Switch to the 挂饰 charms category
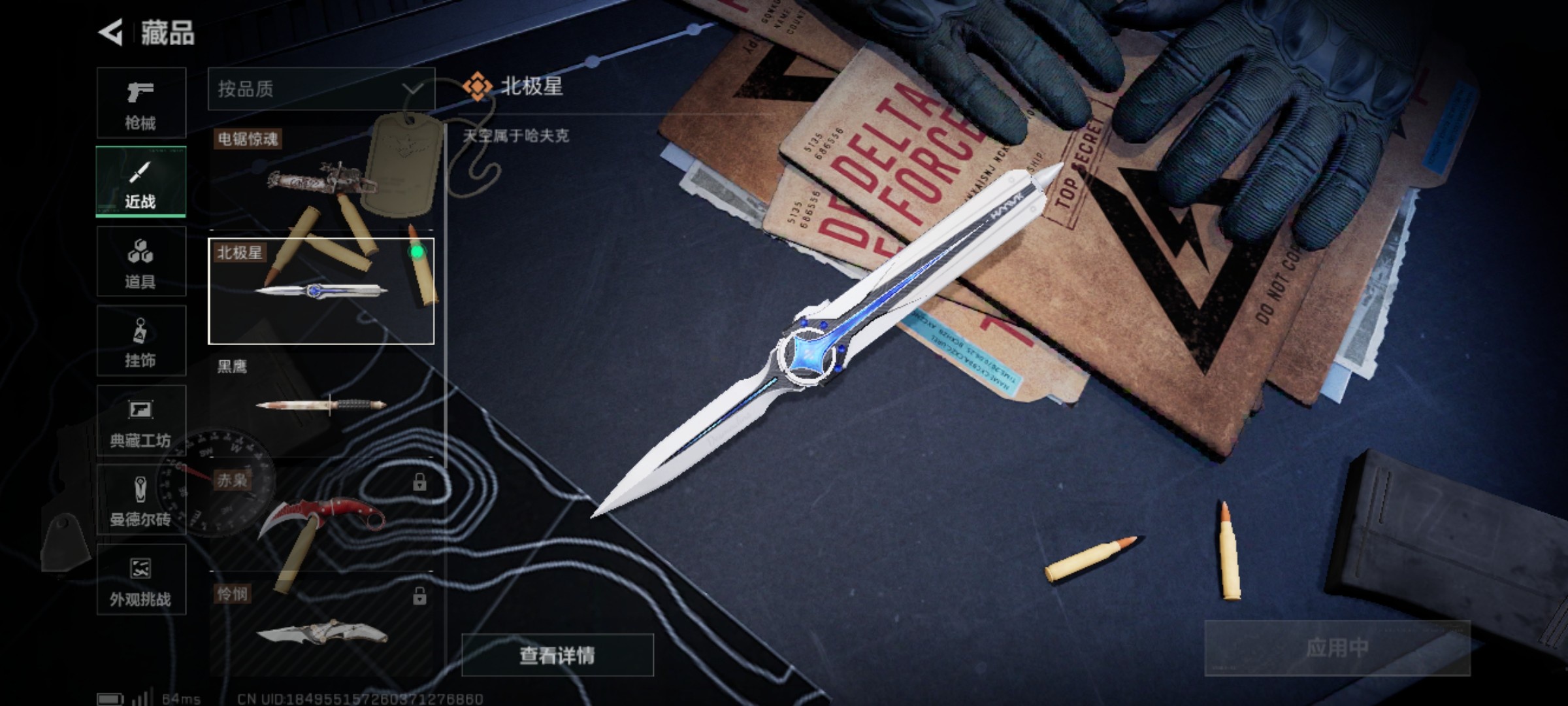Viewport: 1568px width, 706px height. pyautogui.click(x=140, y=341)
